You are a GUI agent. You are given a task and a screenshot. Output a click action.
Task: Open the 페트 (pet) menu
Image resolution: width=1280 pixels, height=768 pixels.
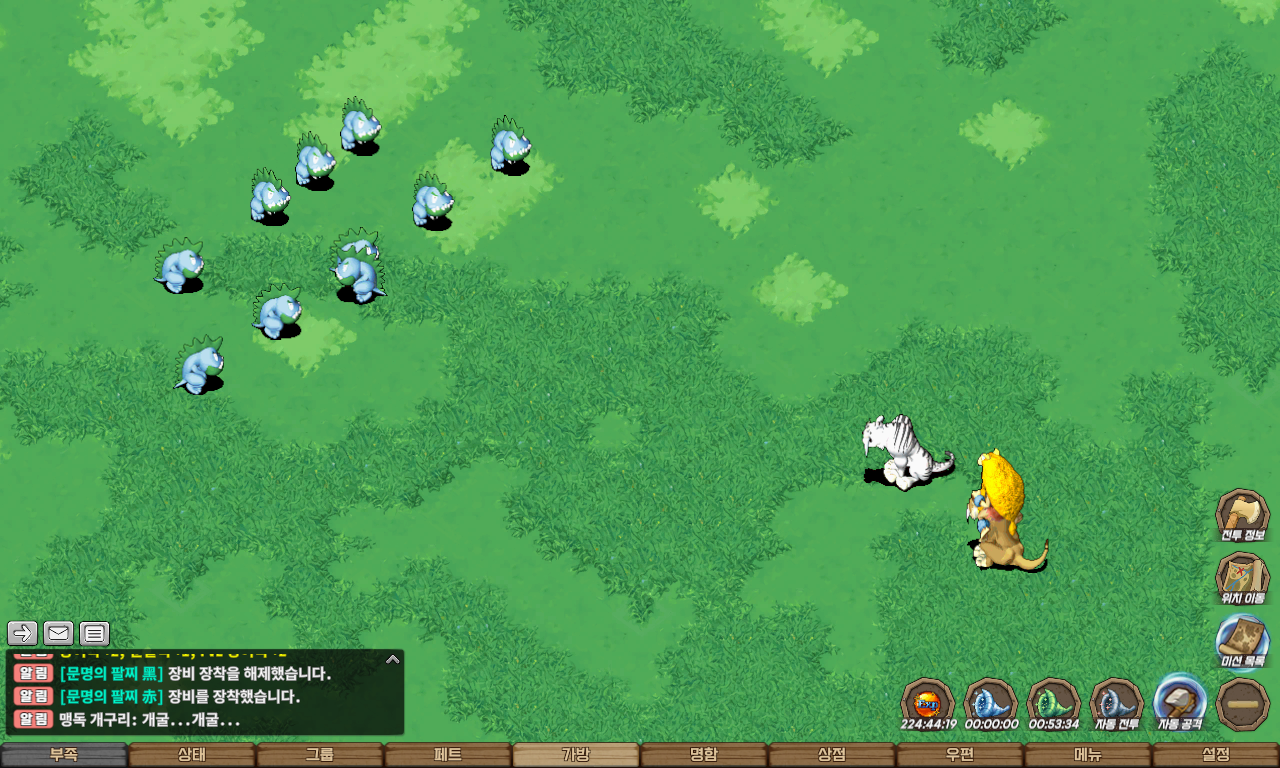(x=448, y=755)
